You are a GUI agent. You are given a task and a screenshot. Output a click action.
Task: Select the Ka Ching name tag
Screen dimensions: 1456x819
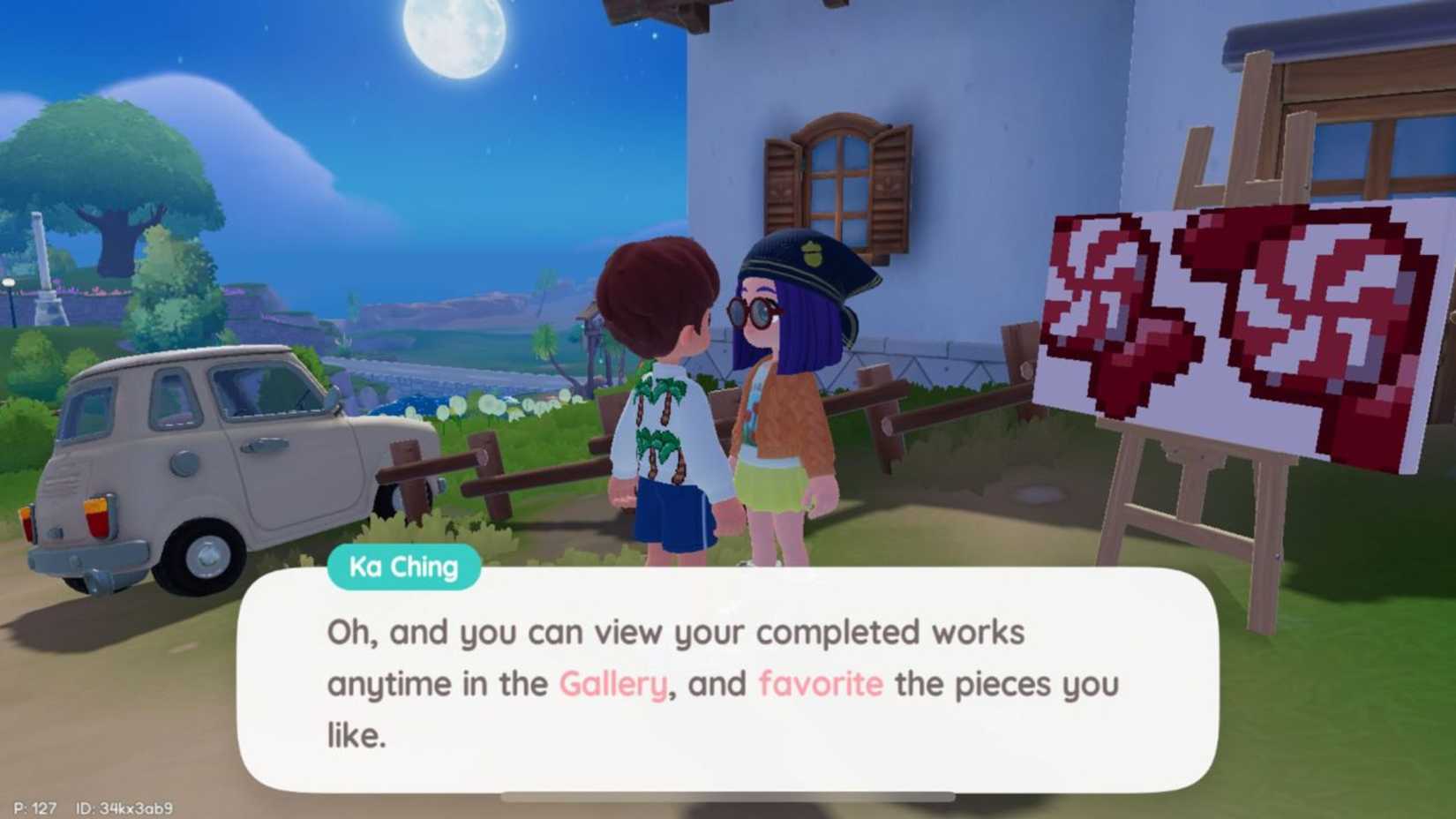tap(404, 567)
